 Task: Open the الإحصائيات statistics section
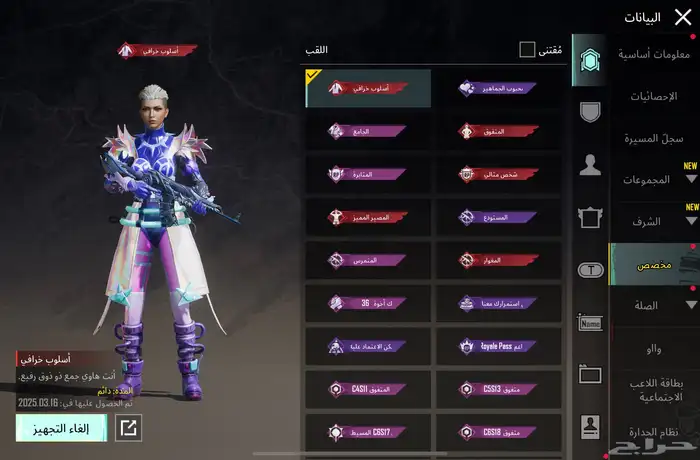tap(657, 97)
